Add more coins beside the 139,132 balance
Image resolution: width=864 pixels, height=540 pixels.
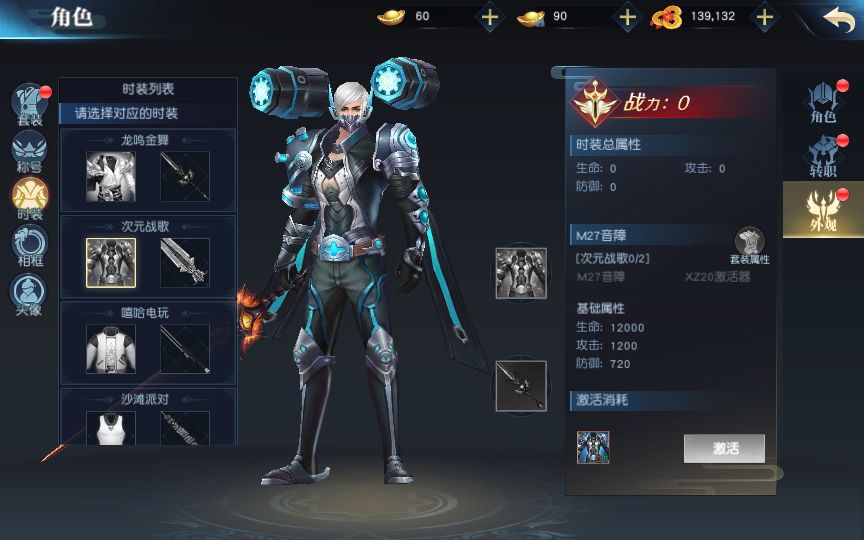point(764,17)
